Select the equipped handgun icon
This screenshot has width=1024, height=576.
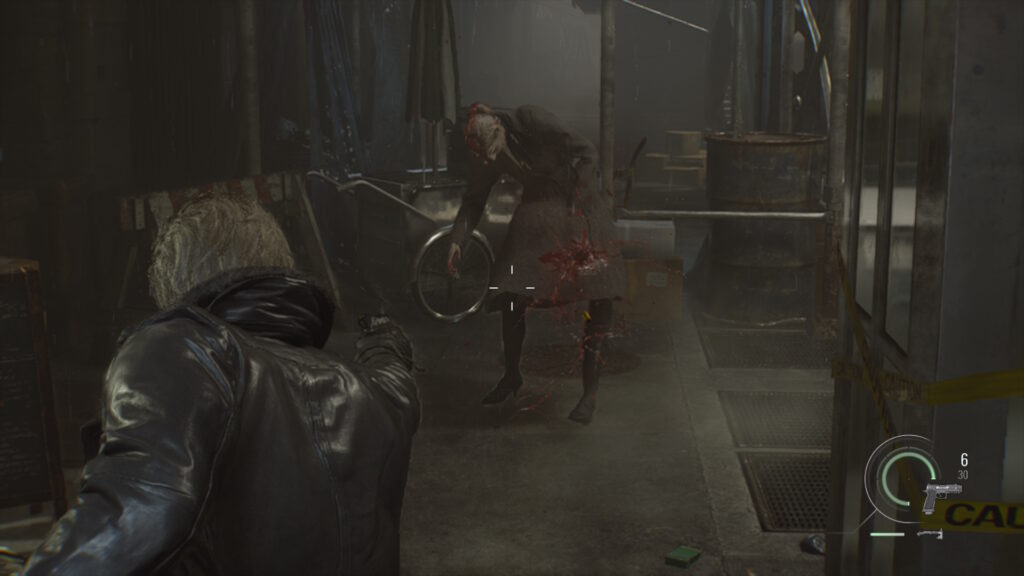coord(942,495)
